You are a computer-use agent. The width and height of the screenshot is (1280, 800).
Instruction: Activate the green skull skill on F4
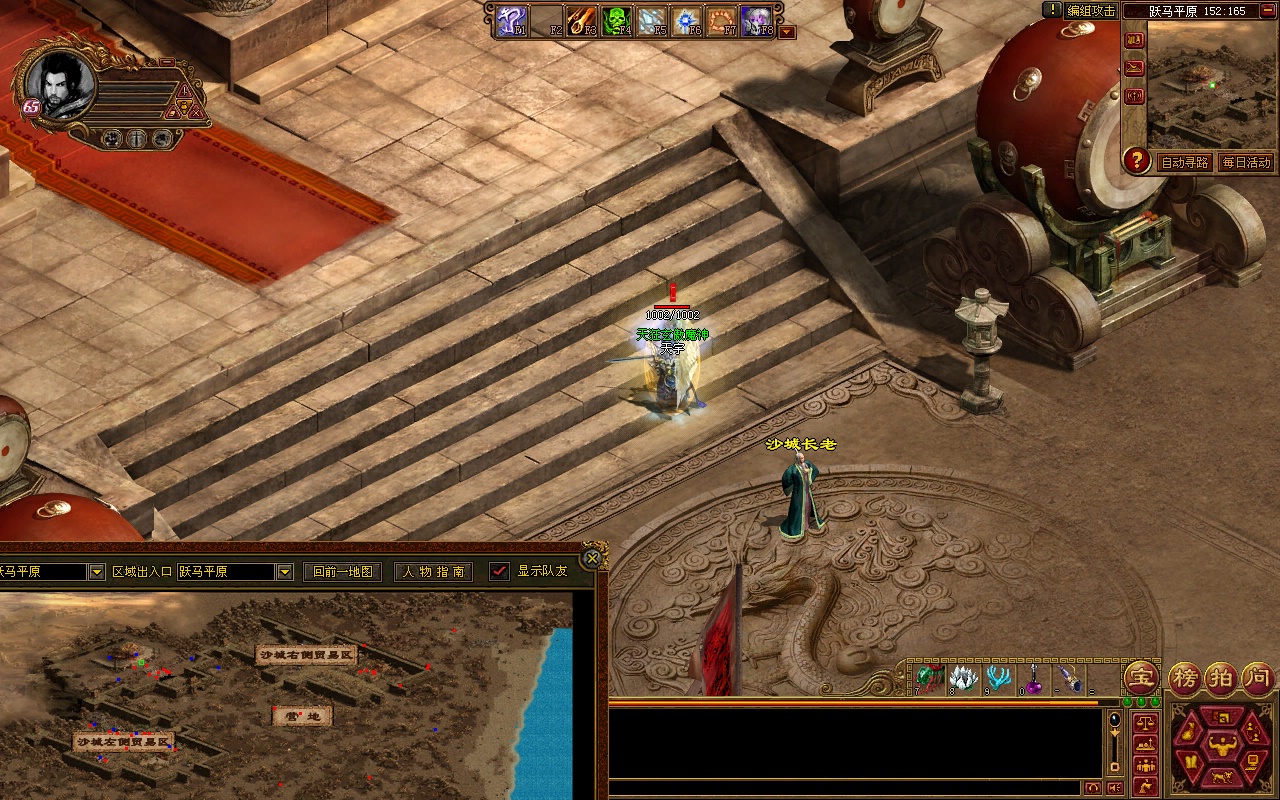615,21
